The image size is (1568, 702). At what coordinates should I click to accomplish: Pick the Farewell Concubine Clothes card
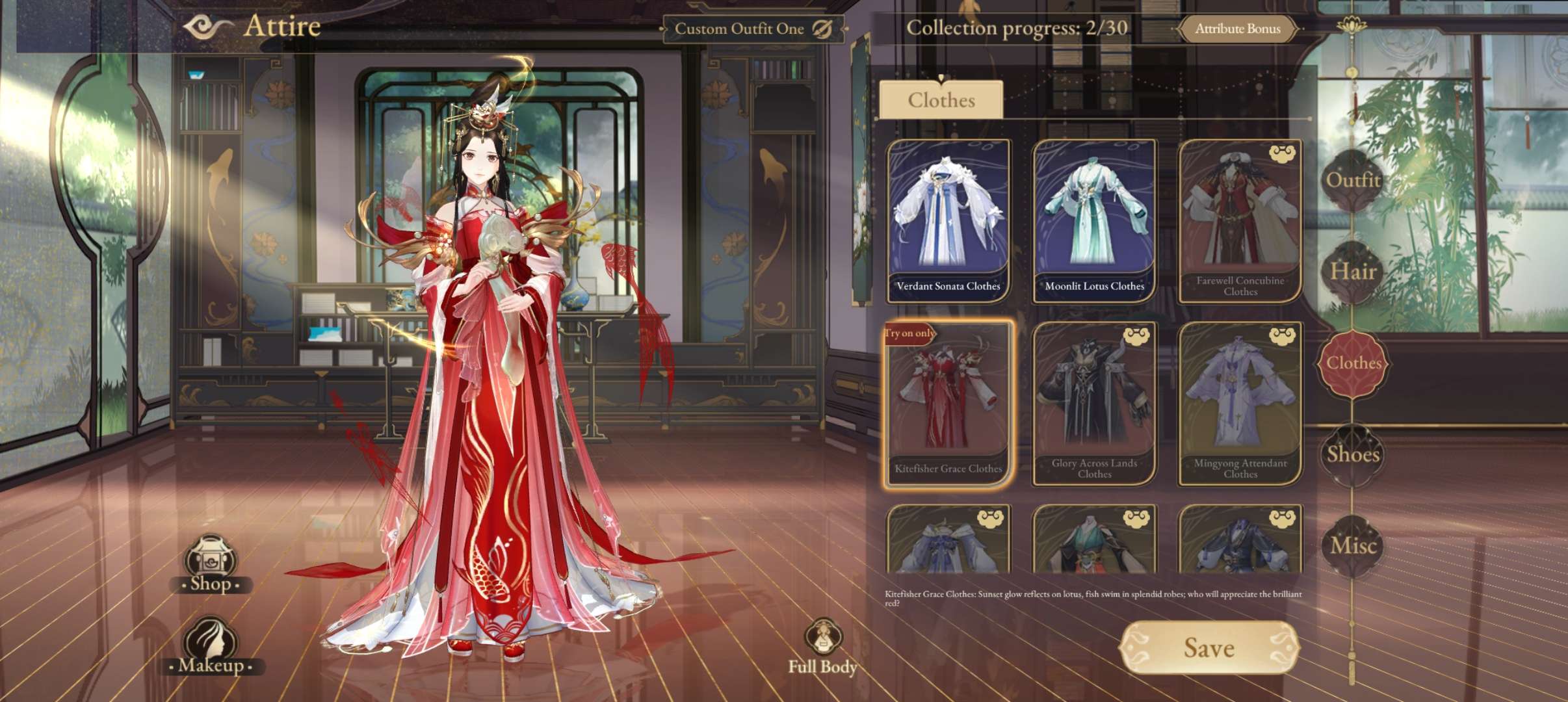point(1240,221)
